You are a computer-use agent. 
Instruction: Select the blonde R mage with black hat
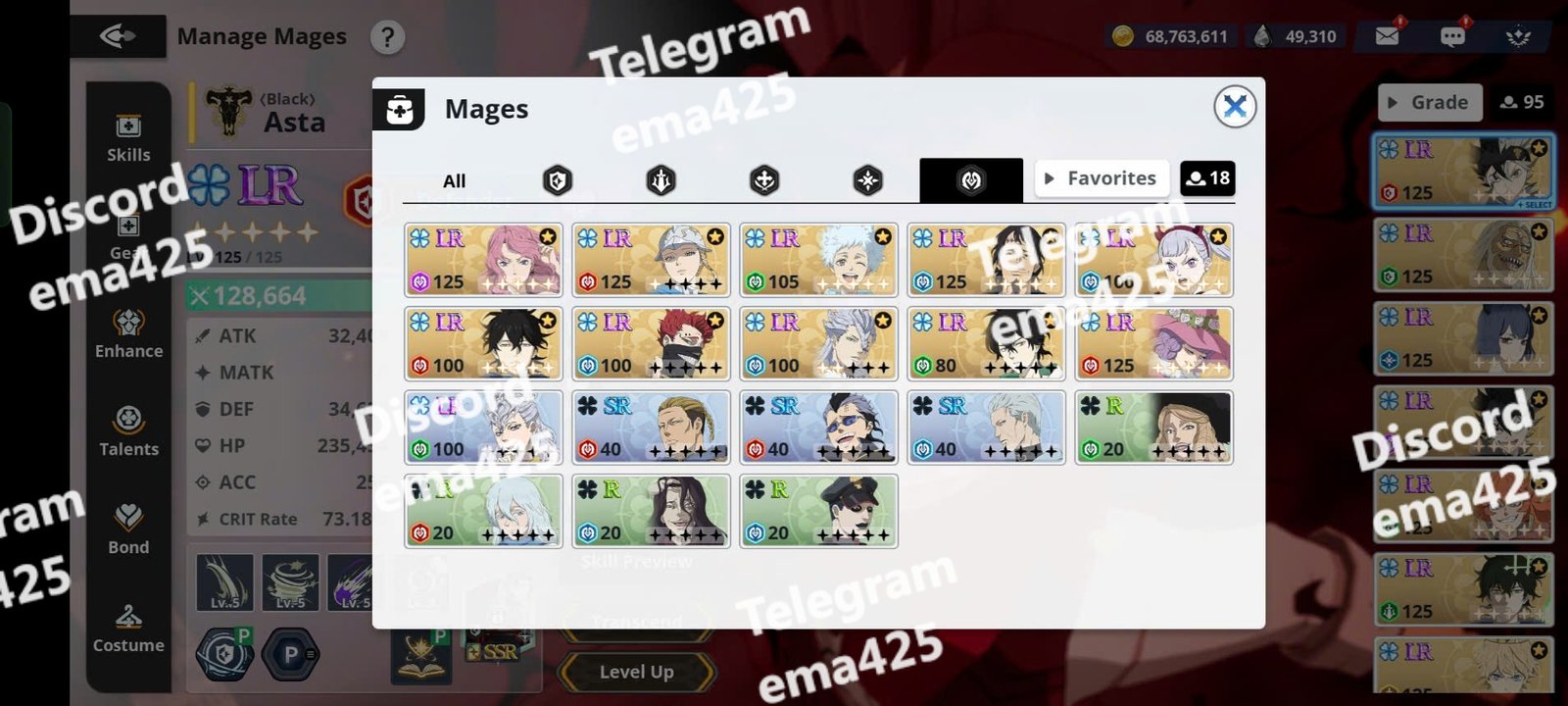[x=1153, y=428]
